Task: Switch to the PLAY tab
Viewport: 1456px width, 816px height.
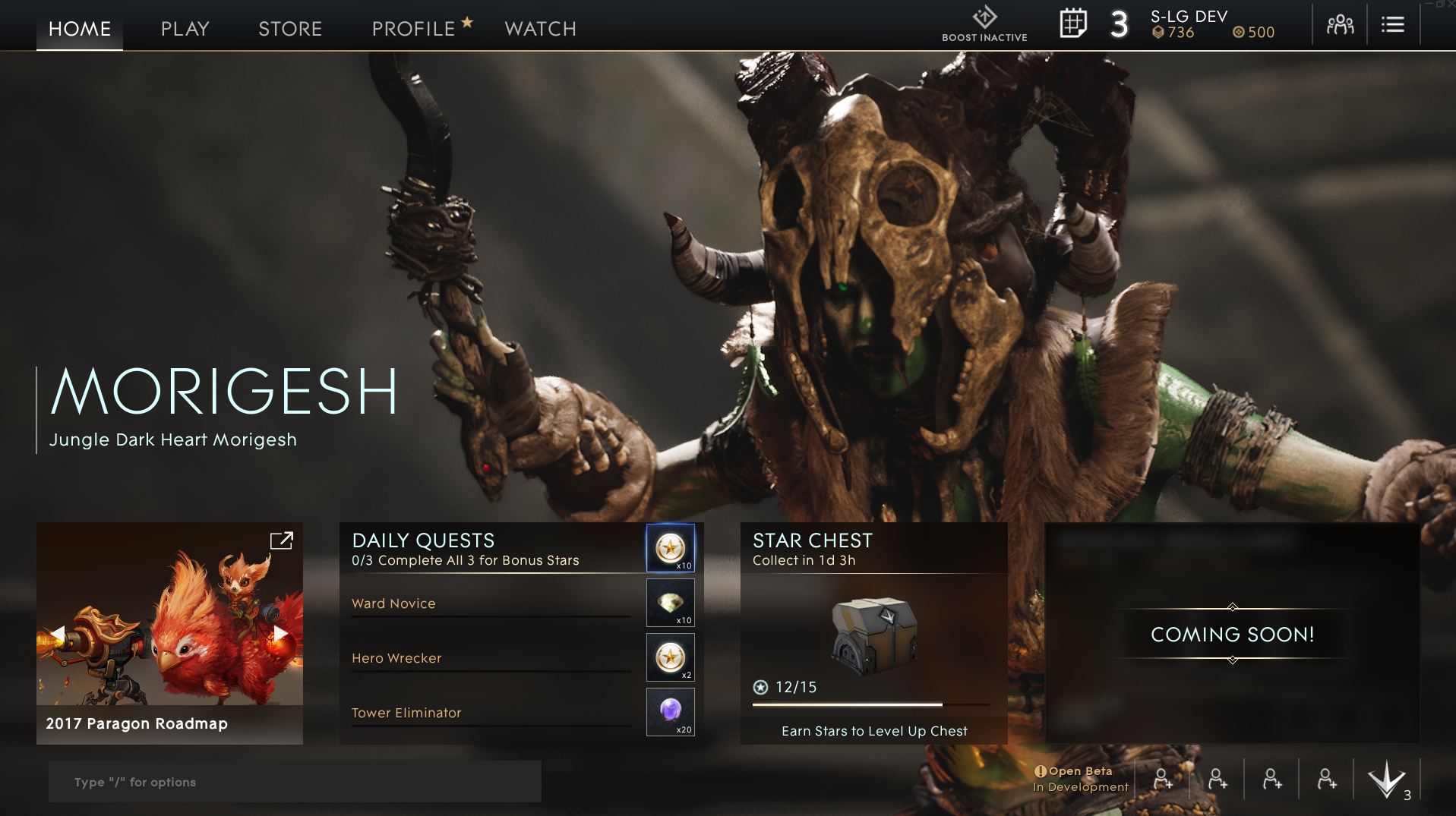Action: (185, 29)
